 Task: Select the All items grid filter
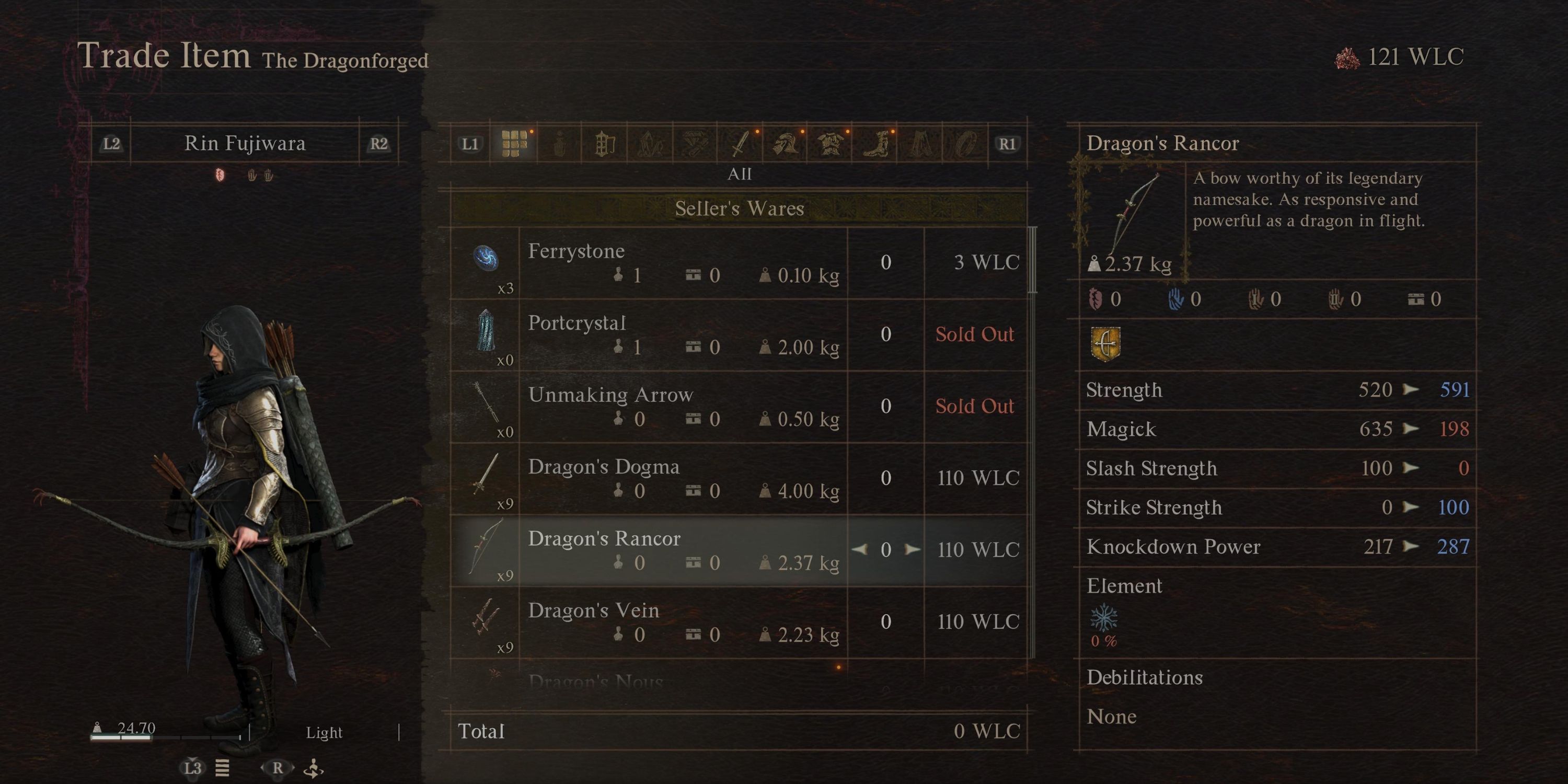coord(514,143)
